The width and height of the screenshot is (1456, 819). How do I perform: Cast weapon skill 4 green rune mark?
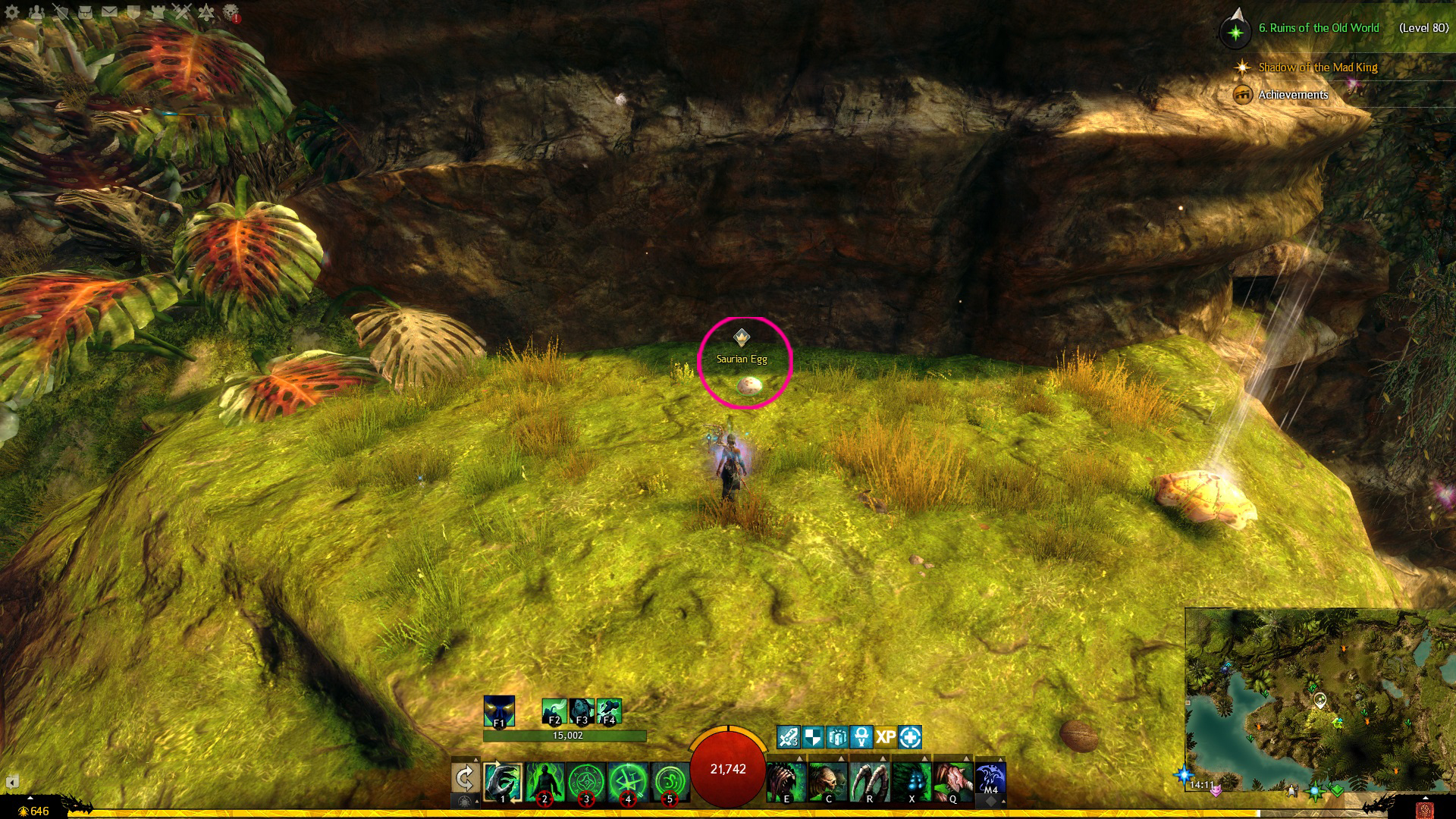[x=628, y=782]
